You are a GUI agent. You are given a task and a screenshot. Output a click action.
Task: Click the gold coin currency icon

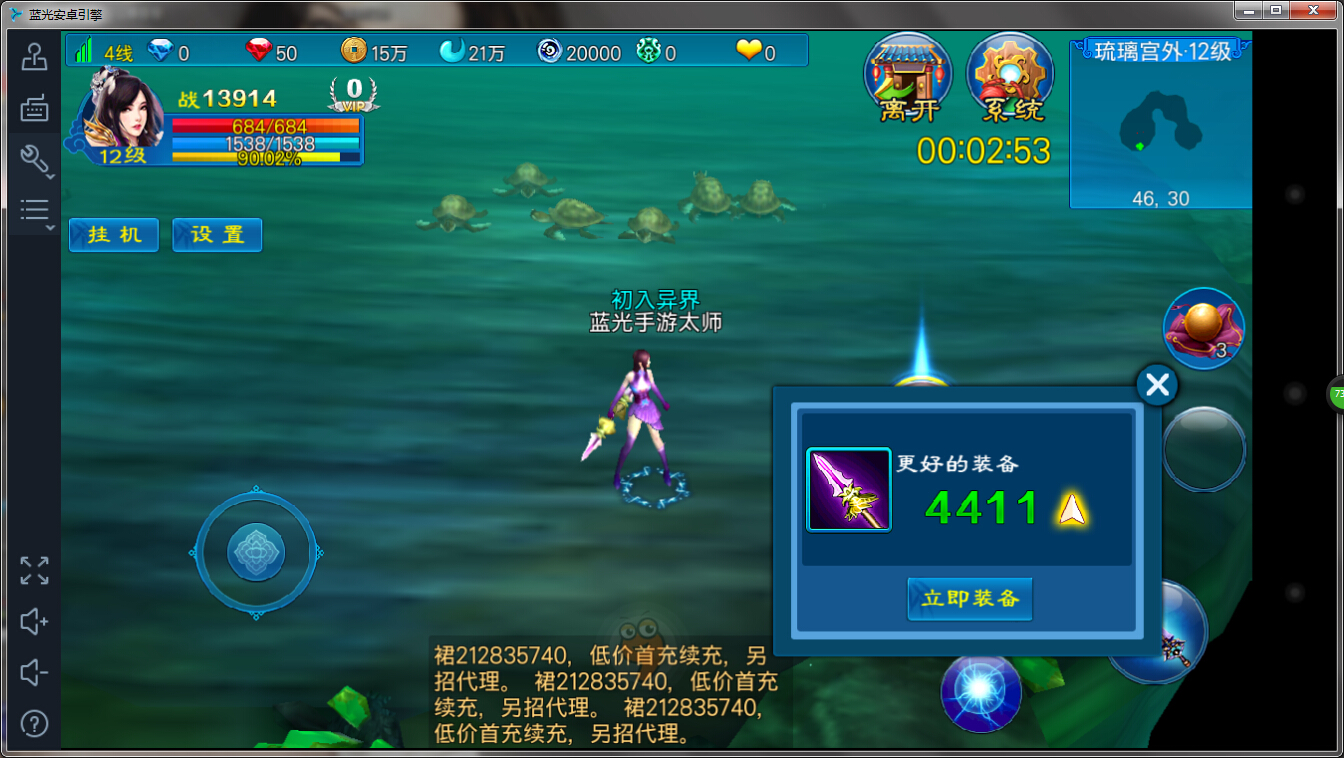point(353,51)
